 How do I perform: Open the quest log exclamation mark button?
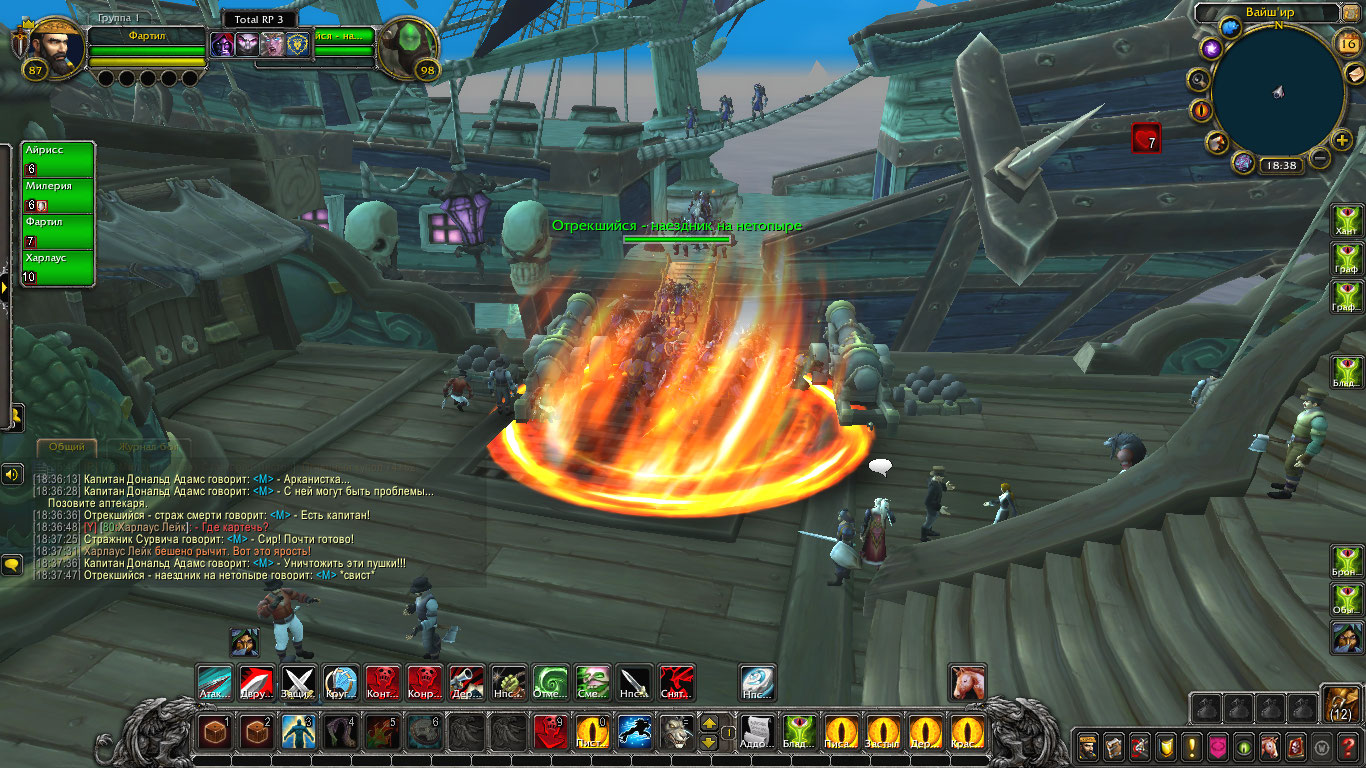coord(1192,746)
